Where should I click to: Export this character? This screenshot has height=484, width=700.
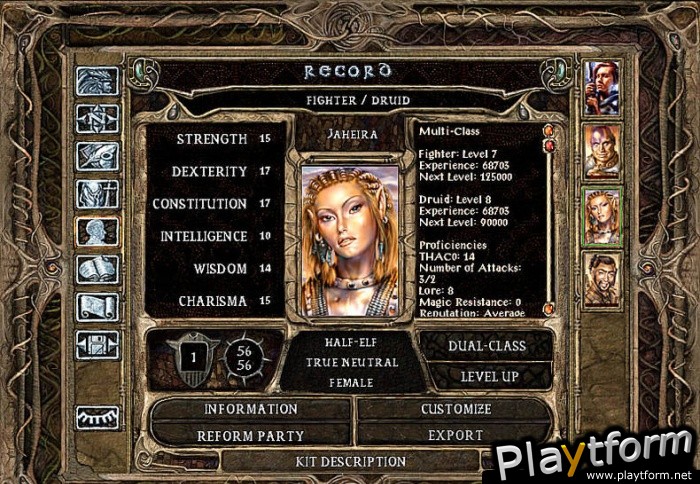click(455, 435)
